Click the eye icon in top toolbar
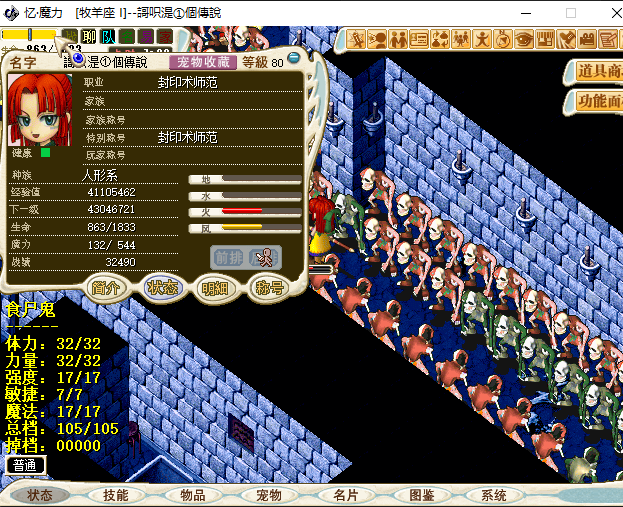This screenshot has height=507, width=623. coord(524,40)
